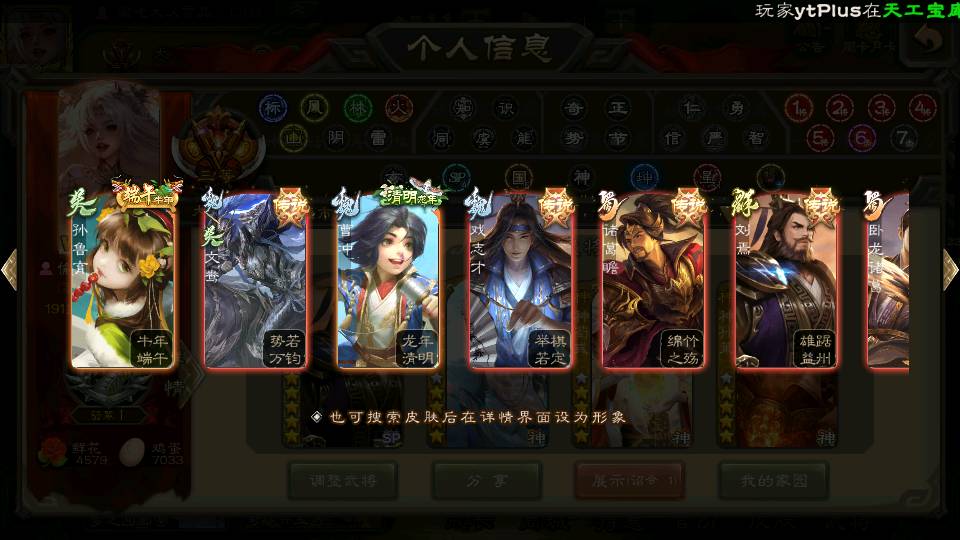Image resolution: width=960 pixels, height=540 pixels.
Task: Choose the 诸葛瞻 绵竹之殇 skin card
Action: (x=654, y=282)
